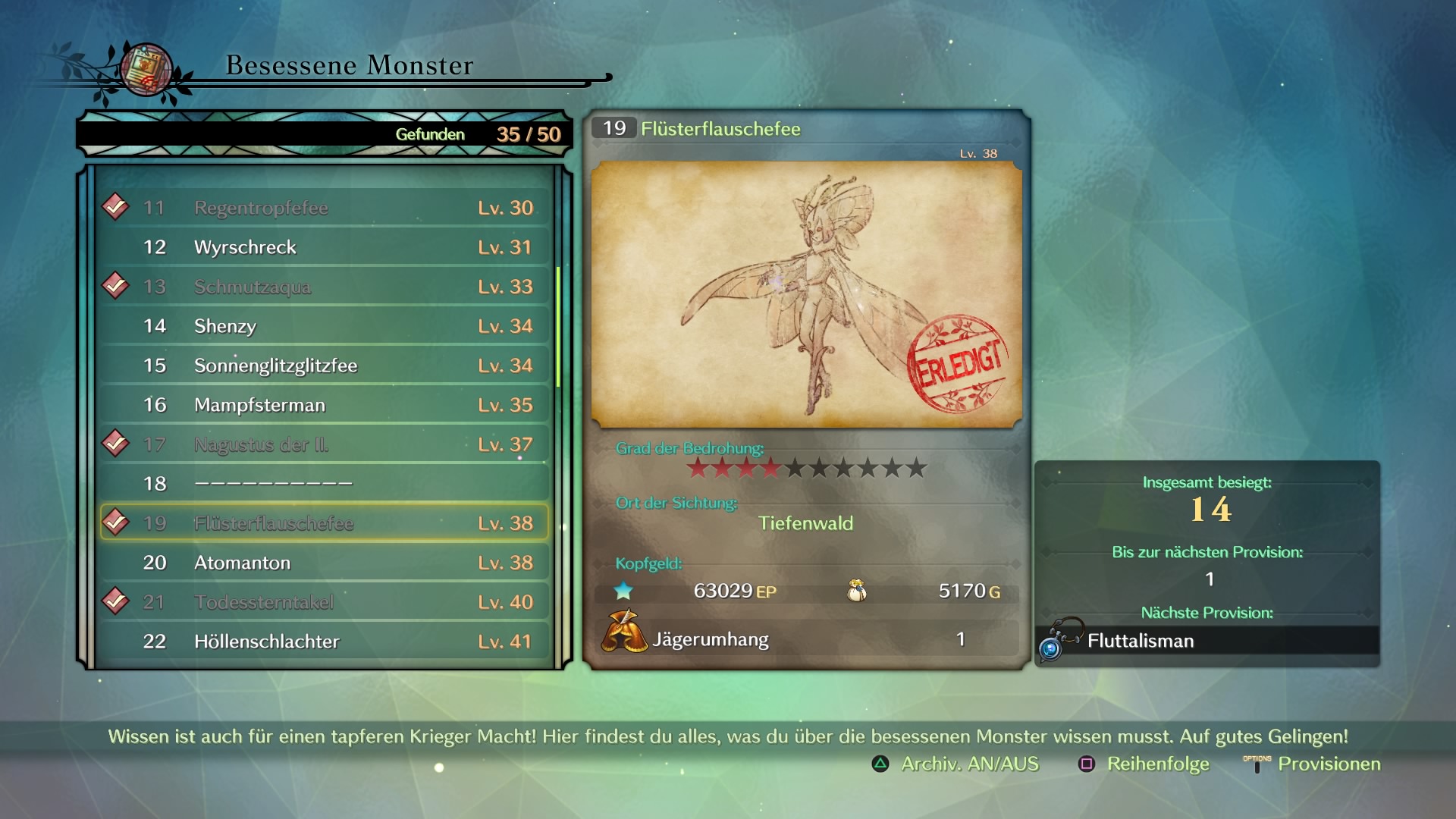Select the Todessterntakel entry
This screenshot has width=1456, height=819.
pyautogui.click(x=325, y=602)
